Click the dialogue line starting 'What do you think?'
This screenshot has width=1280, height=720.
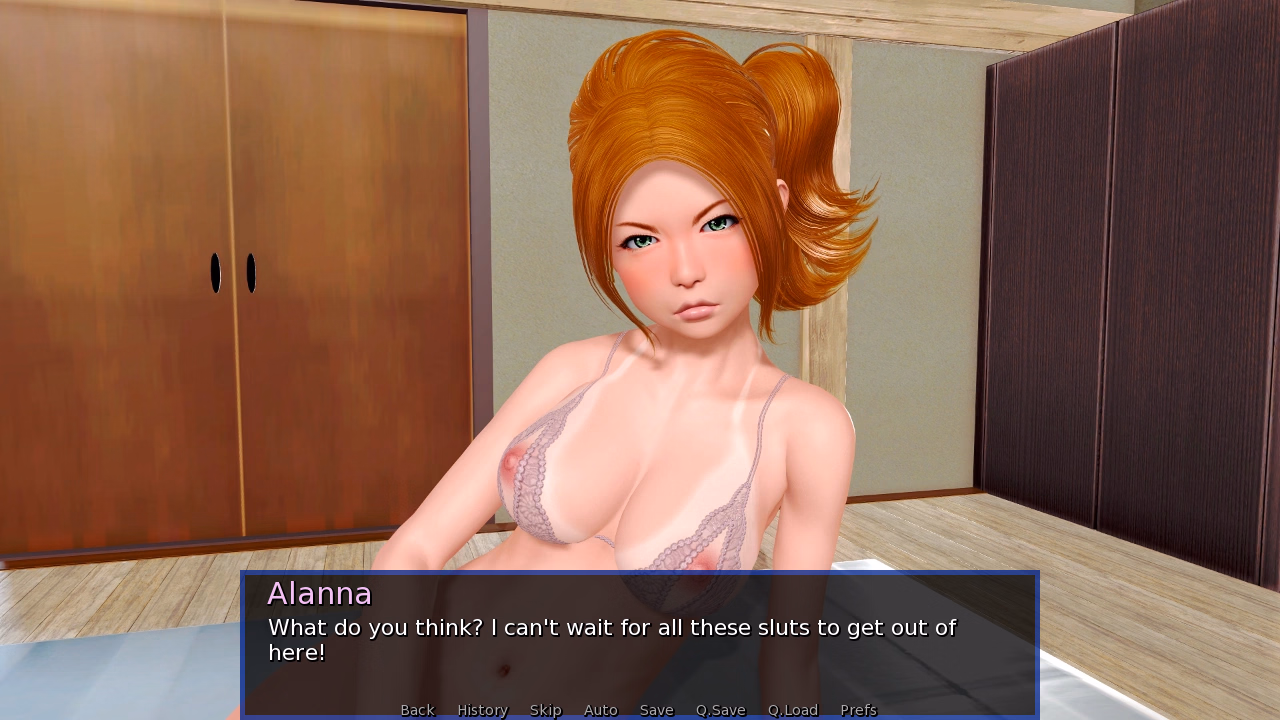pos(611,628)
